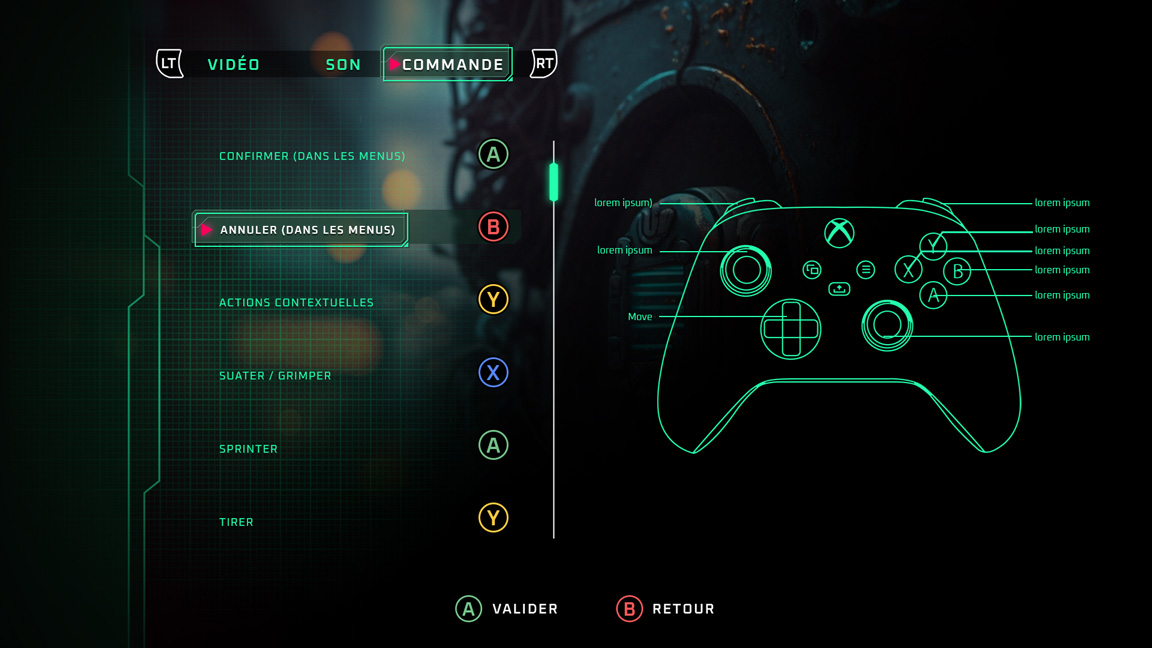Switch to the VIDÉO tab
This screenshot has height=648, width=1152.
(x=234, y=65)
